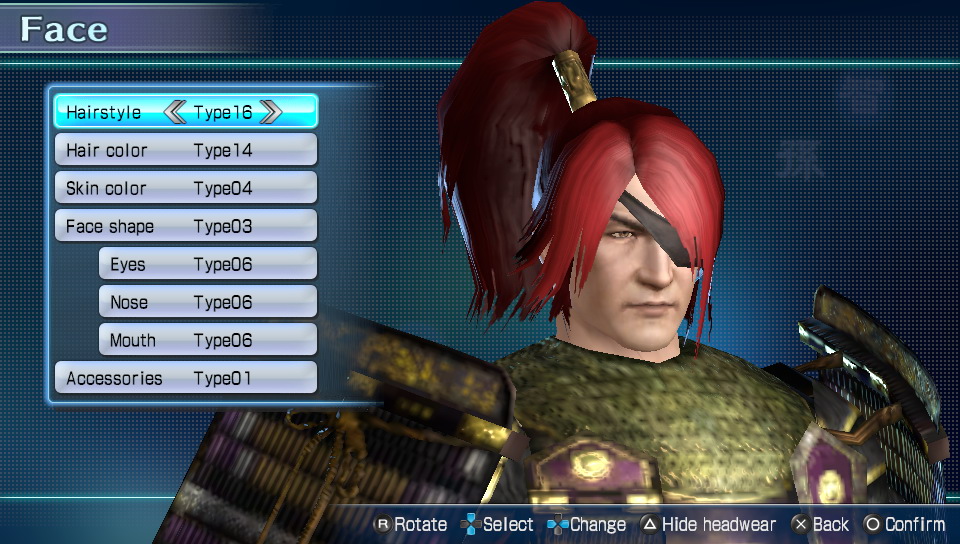
Task: Click the left arrow beside Hairstyle Type16
Action: (x=176, y=112)
